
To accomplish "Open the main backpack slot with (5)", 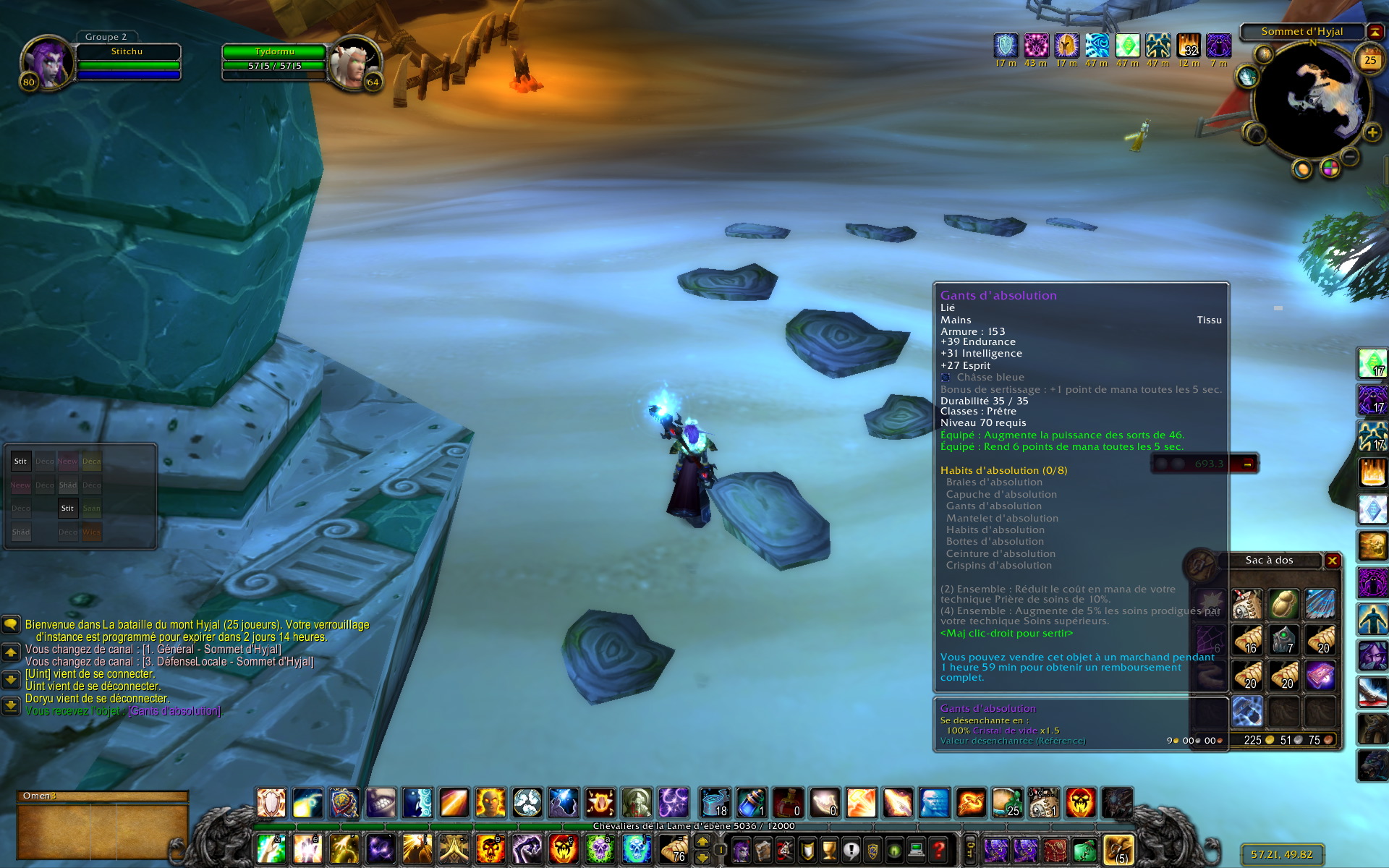I will 1118,850.
